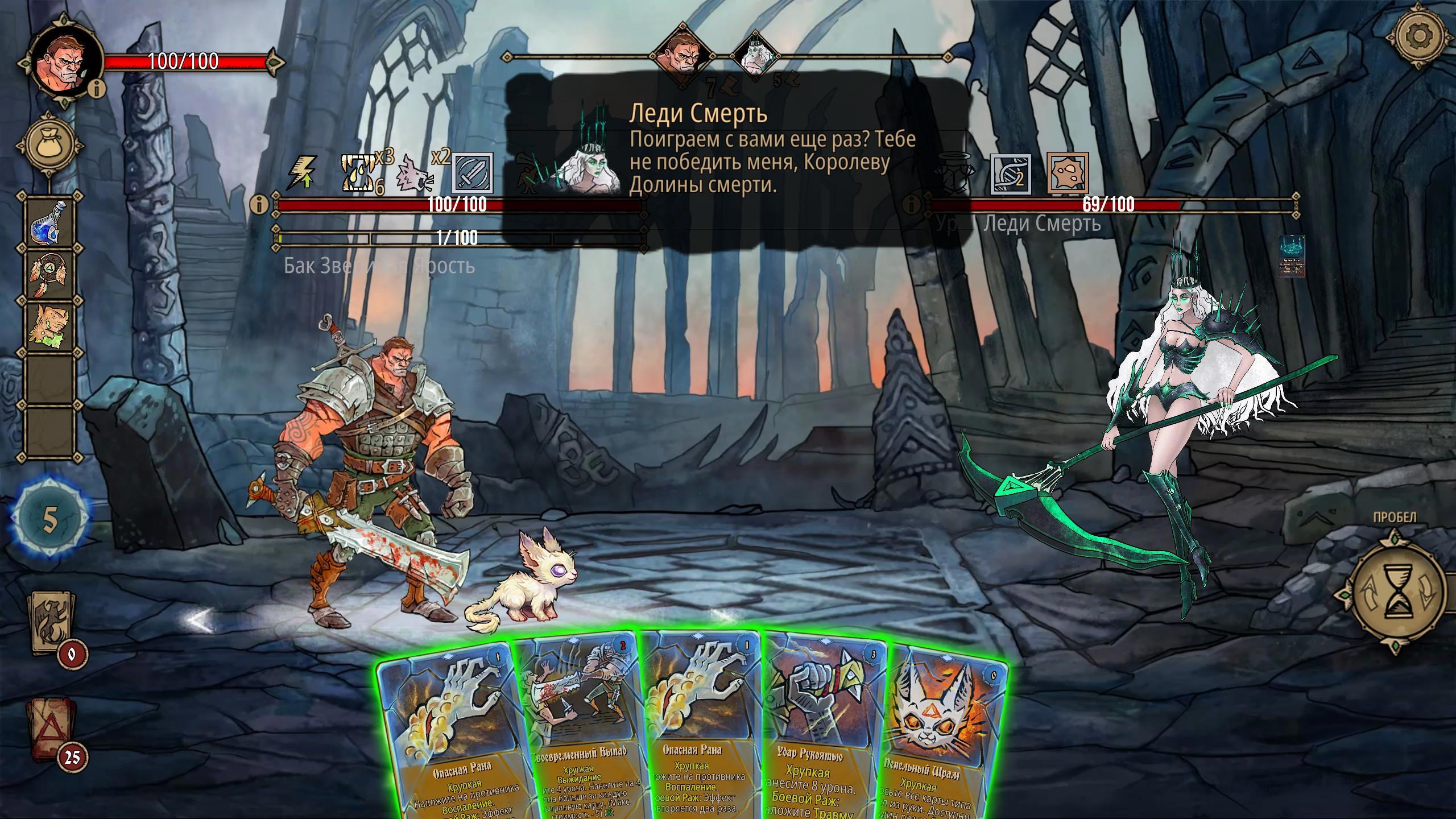View the enemy's small card thumbnail
The width and height of the screenshot is (1456, 819).
[x=1290, y=256]
